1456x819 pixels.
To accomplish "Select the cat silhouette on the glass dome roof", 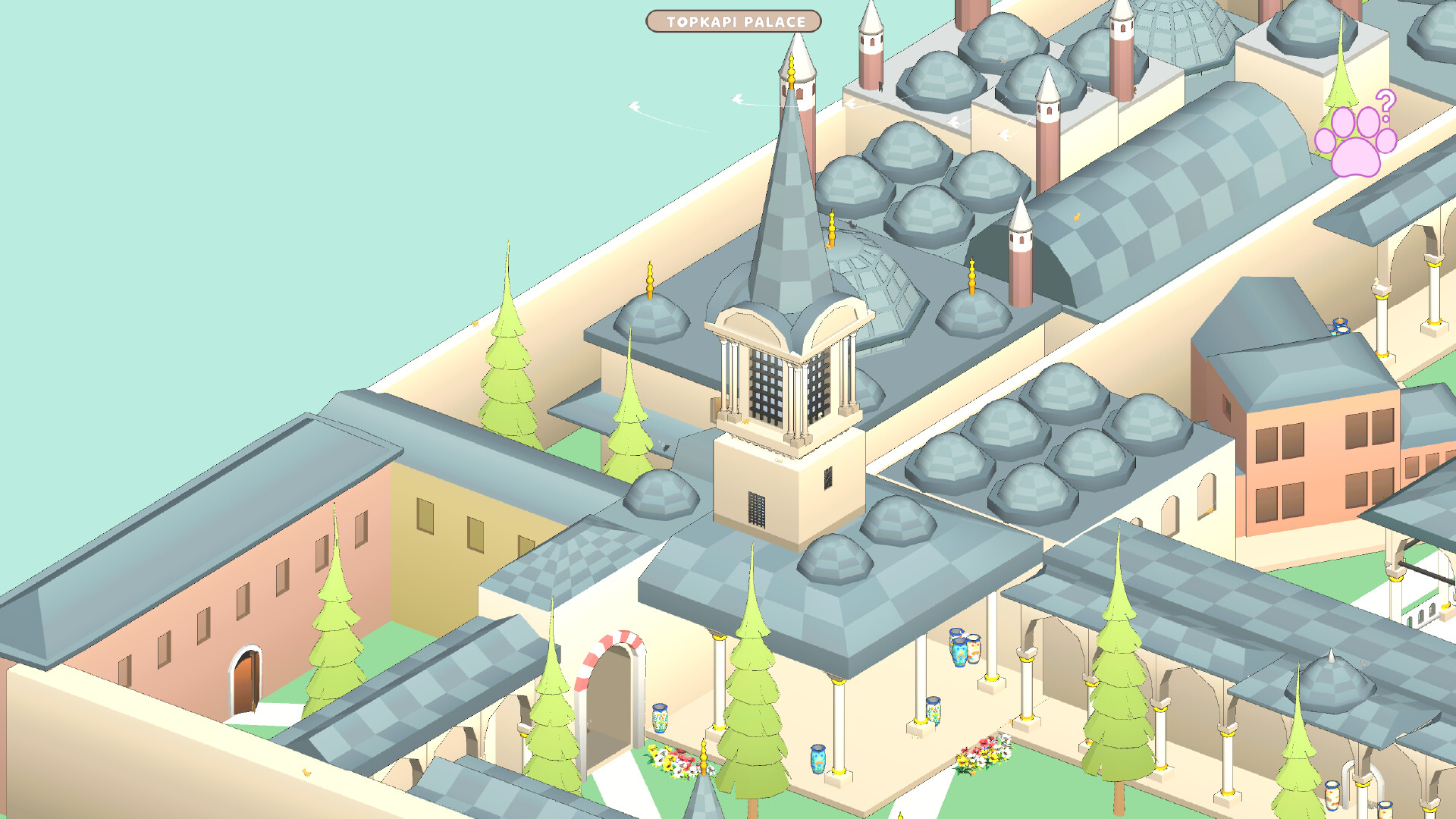I will click(x=852, y=224).
